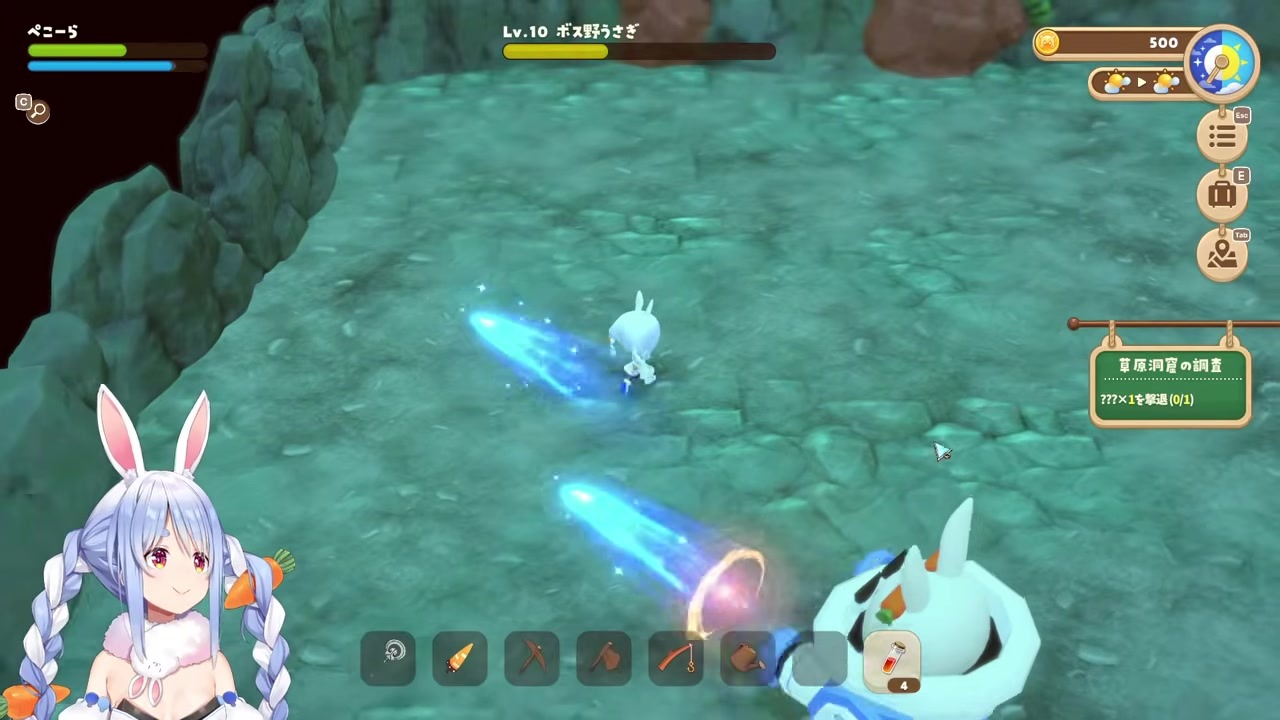
Task: Click the magnifying glass search icon
Action: [x=38, y=111]
